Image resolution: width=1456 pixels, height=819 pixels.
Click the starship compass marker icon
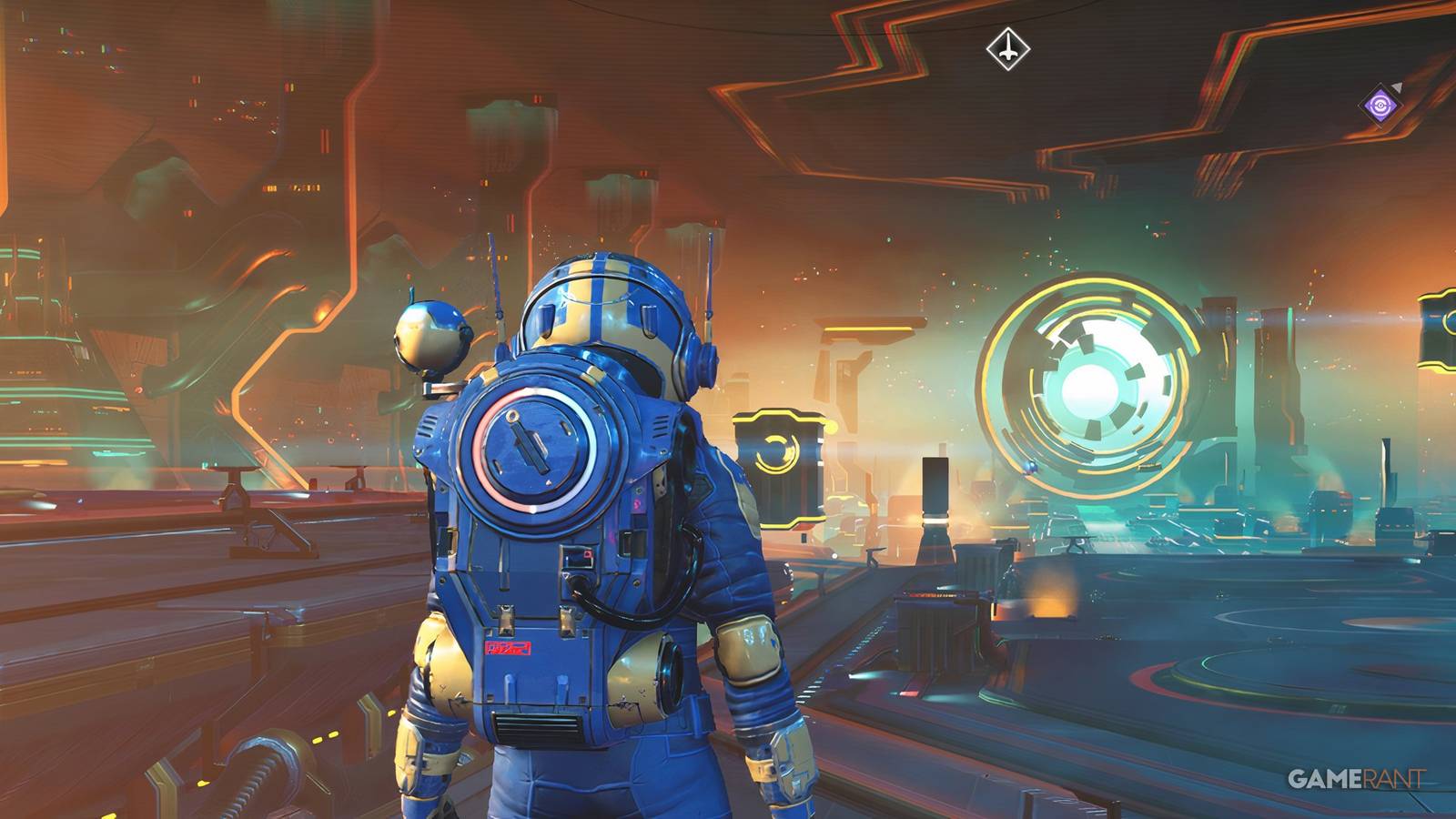point(1007,47)
